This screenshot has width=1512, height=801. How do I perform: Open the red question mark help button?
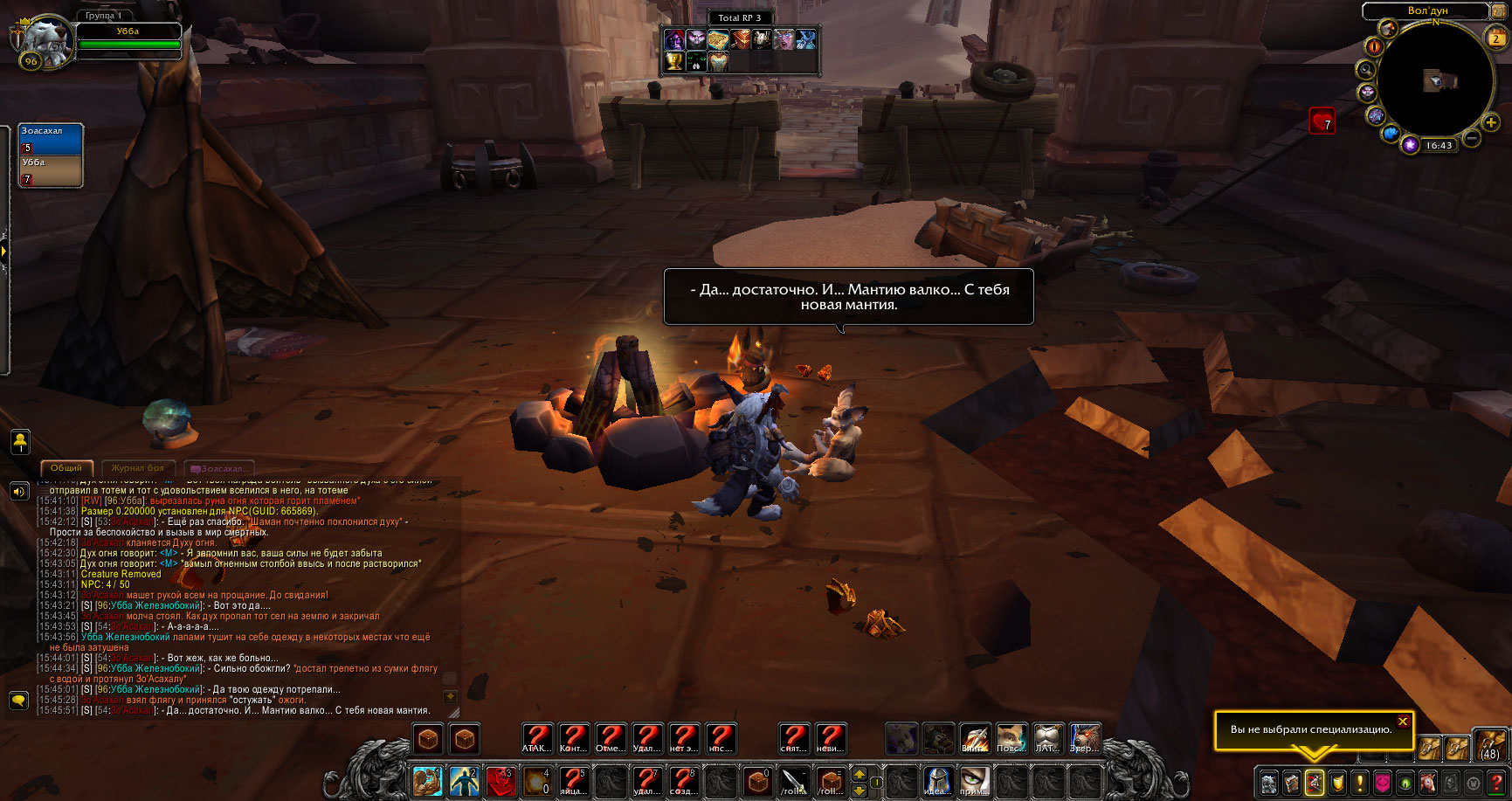1495,783
